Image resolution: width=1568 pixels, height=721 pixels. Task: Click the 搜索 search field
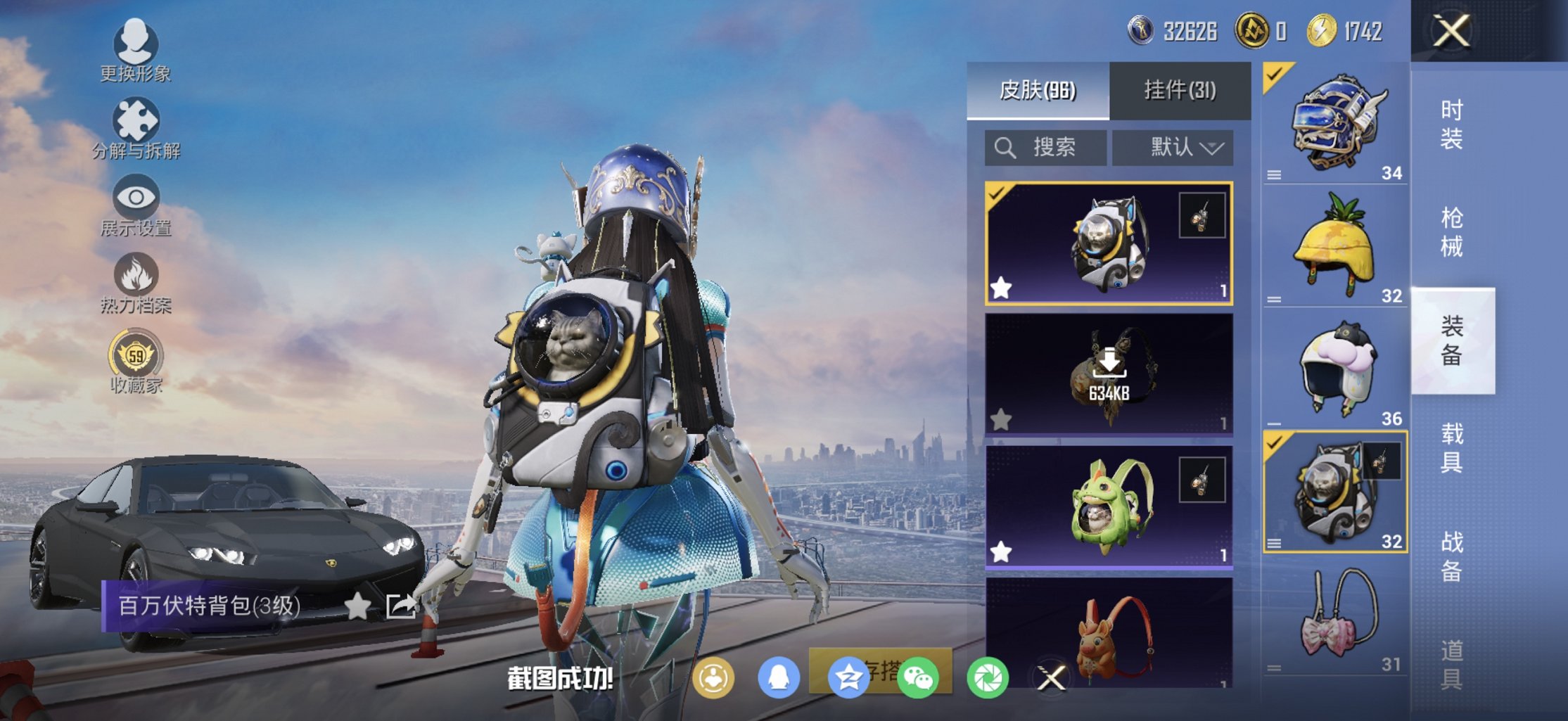1045,148
